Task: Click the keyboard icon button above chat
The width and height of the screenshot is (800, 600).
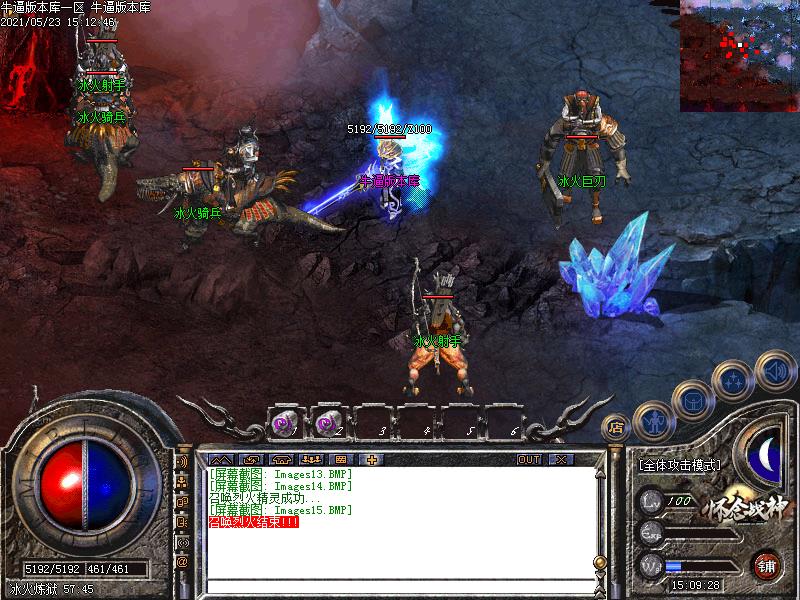Action: [x=343, y=459]
